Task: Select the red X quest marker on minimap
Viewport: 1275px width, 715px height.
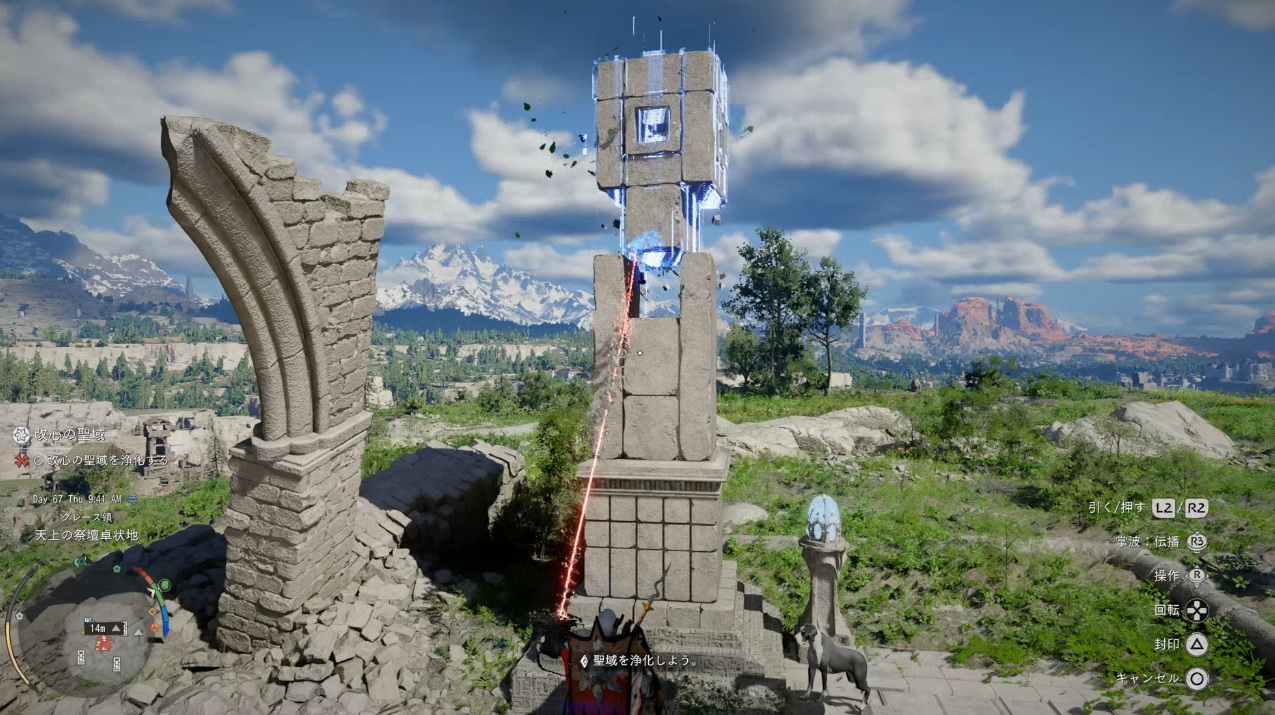Action: pyautogui.click(x=102, y=644)
